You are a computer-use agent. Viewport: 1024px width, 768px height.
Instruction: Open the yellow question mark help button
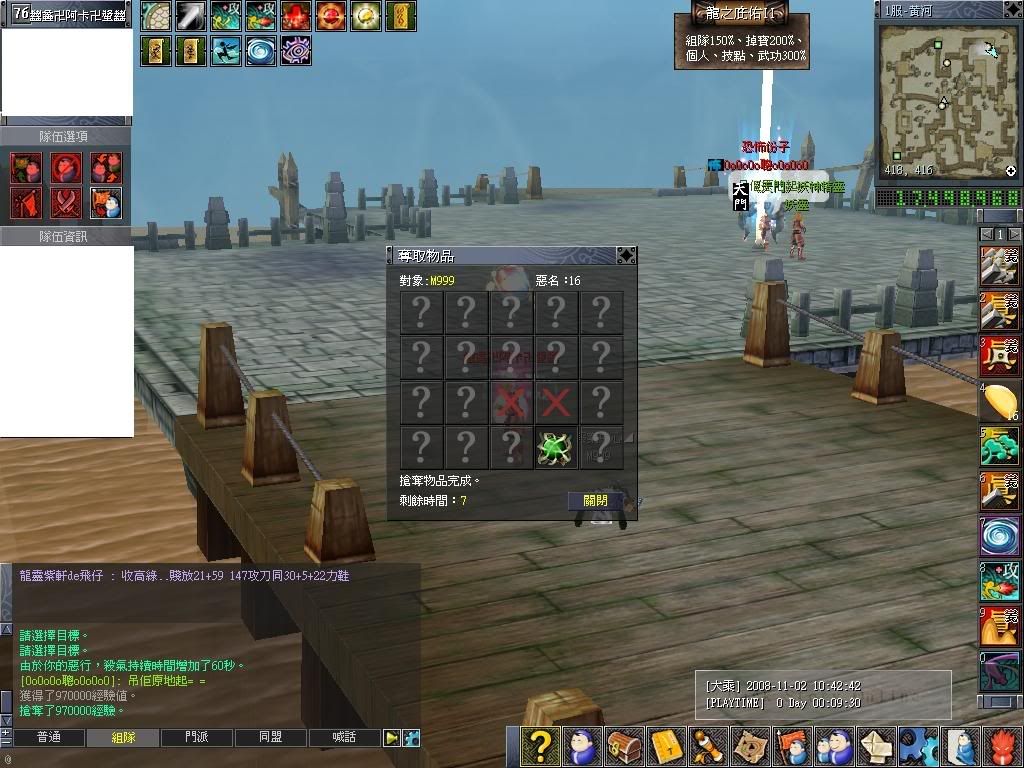540,746
